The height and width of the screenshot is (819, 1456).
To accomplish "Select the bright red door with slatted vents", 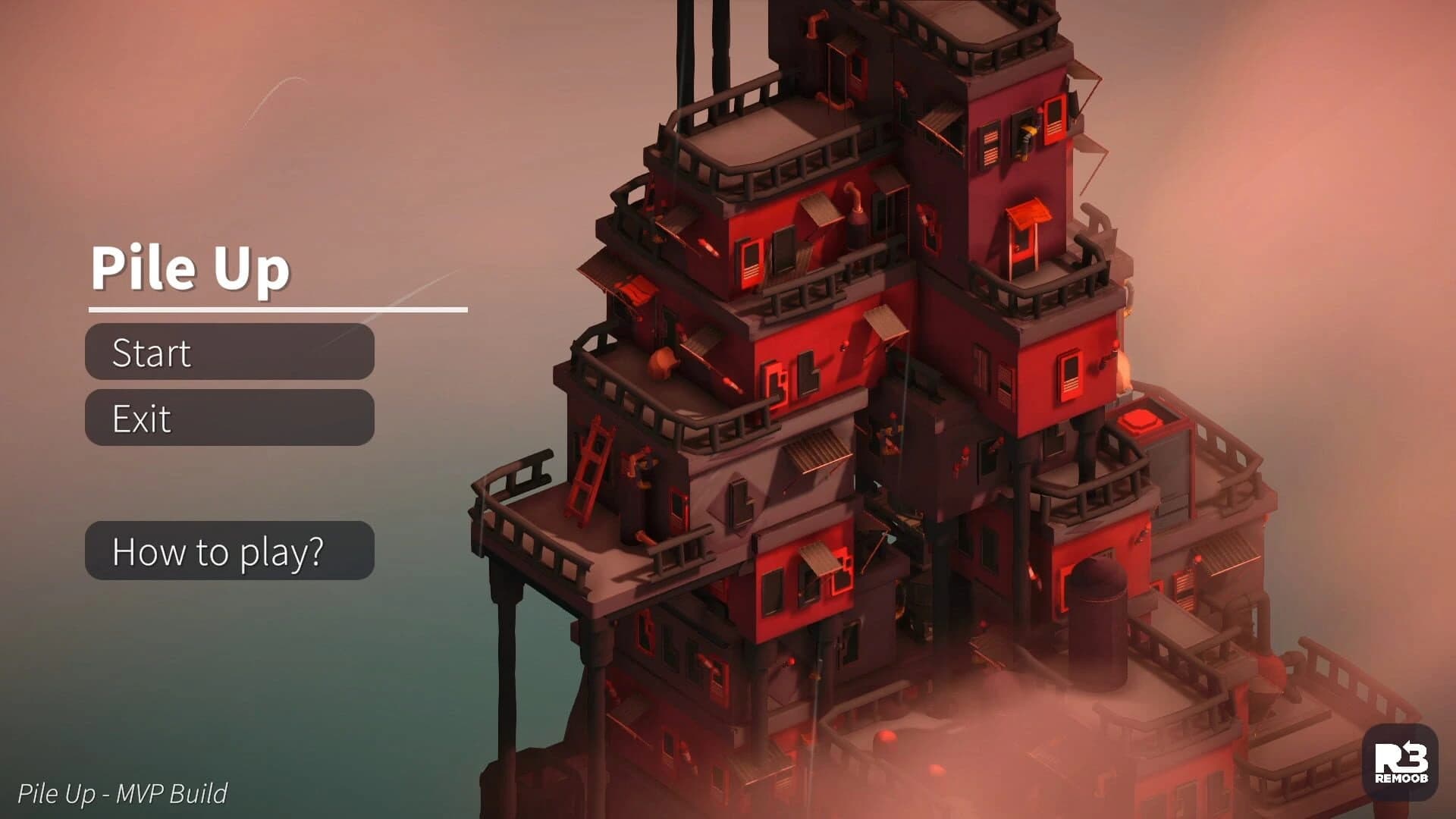I will tap(1056, 123).
